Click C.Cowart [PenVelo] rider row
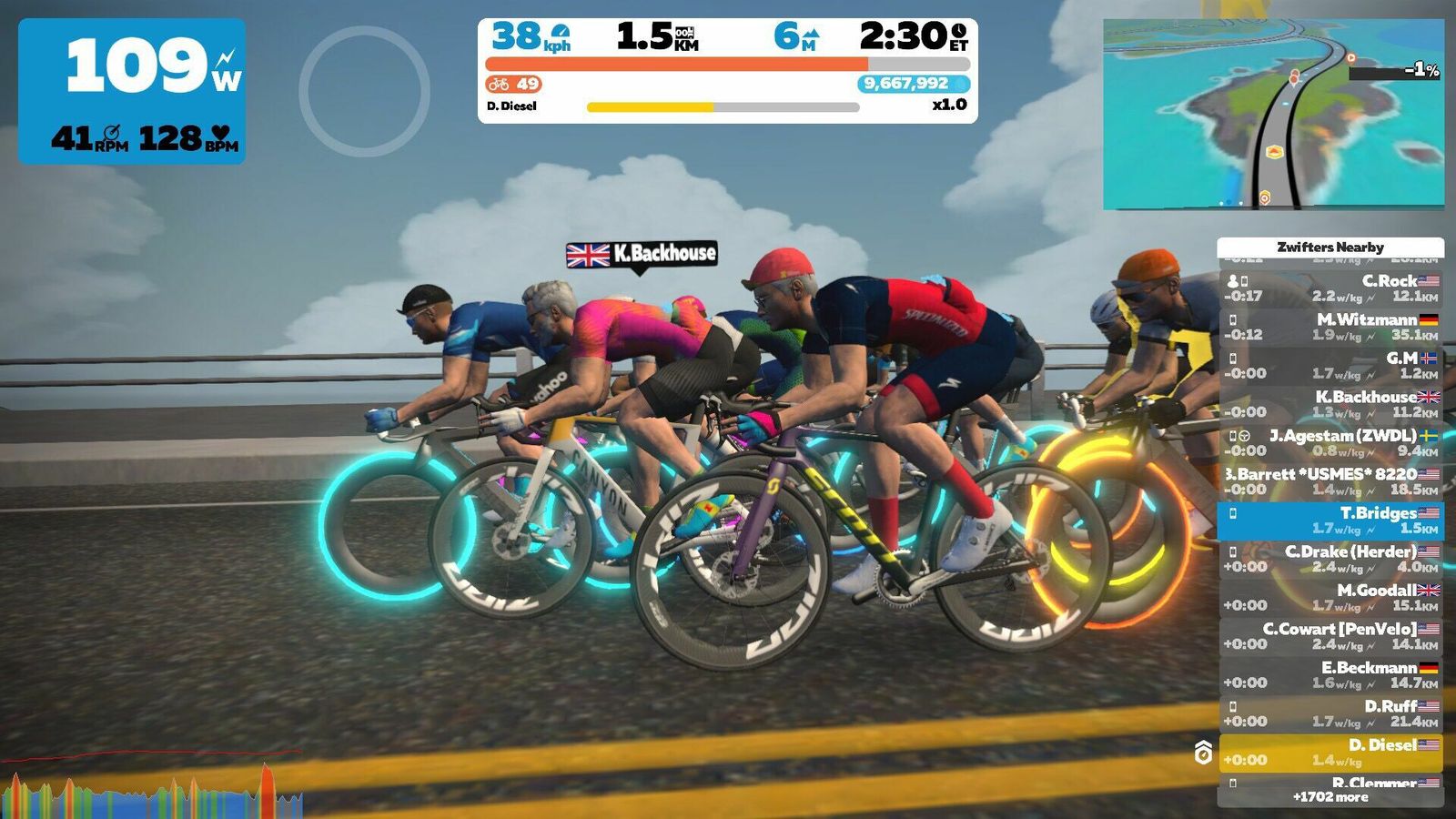This screenshot has height=819, width=1456. [x=1330, y=636]
